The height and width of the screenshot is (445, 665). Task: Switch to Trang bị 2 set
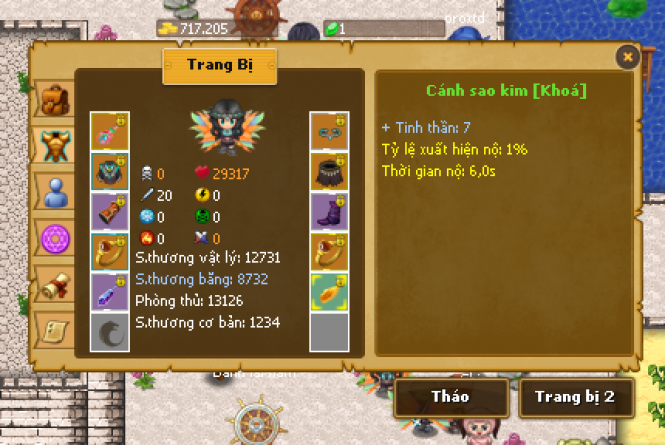click(574, 397)
